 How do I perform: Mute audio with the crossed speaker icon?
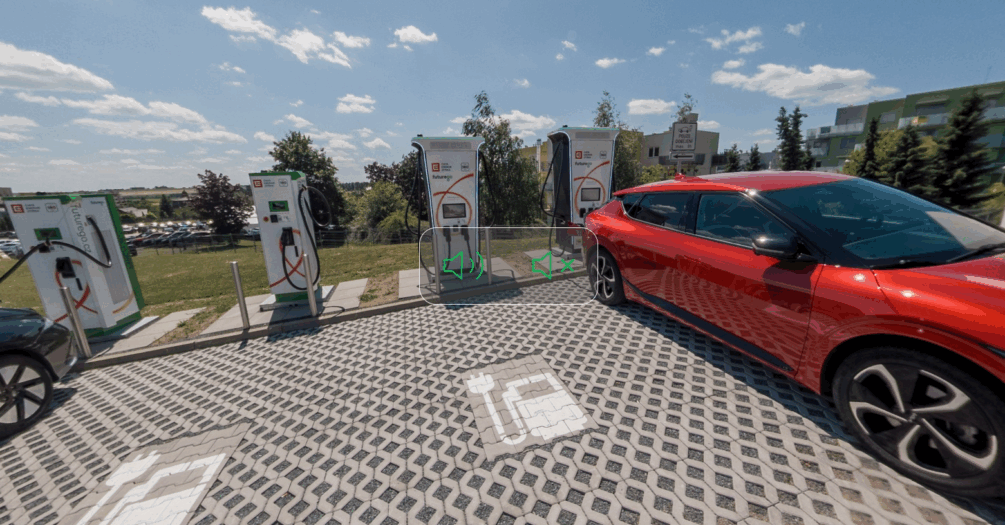point(552,265)
